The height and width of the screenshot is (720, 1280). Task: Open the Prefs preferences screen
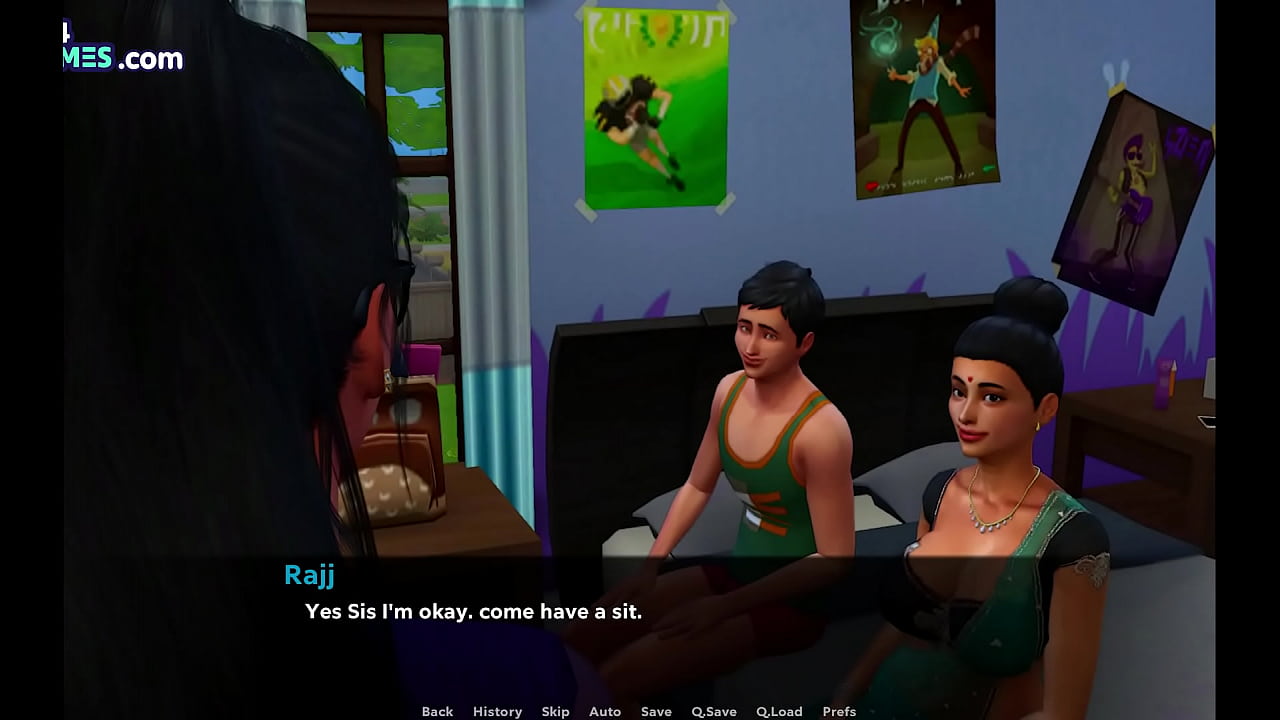pyautogui.click(x=840, y=711)
